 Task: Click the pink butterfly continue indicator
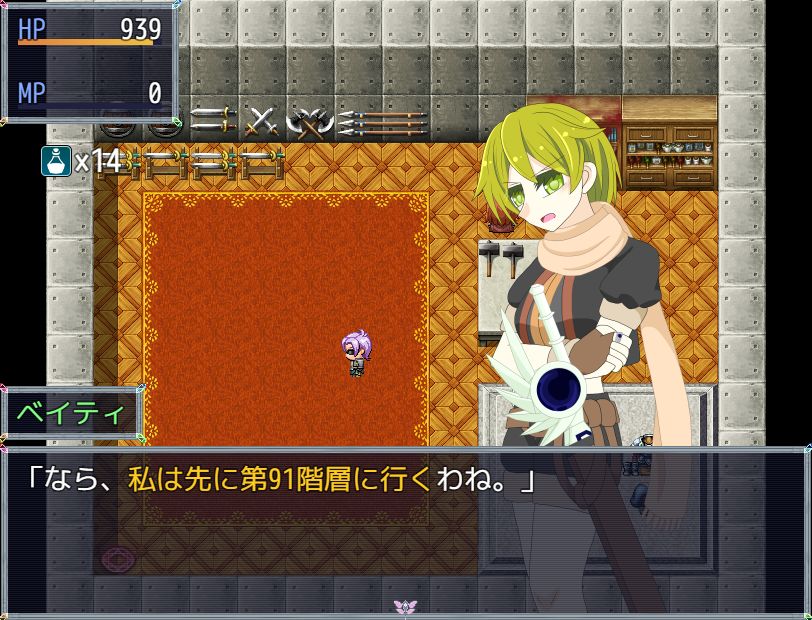(x=405, y=607)
